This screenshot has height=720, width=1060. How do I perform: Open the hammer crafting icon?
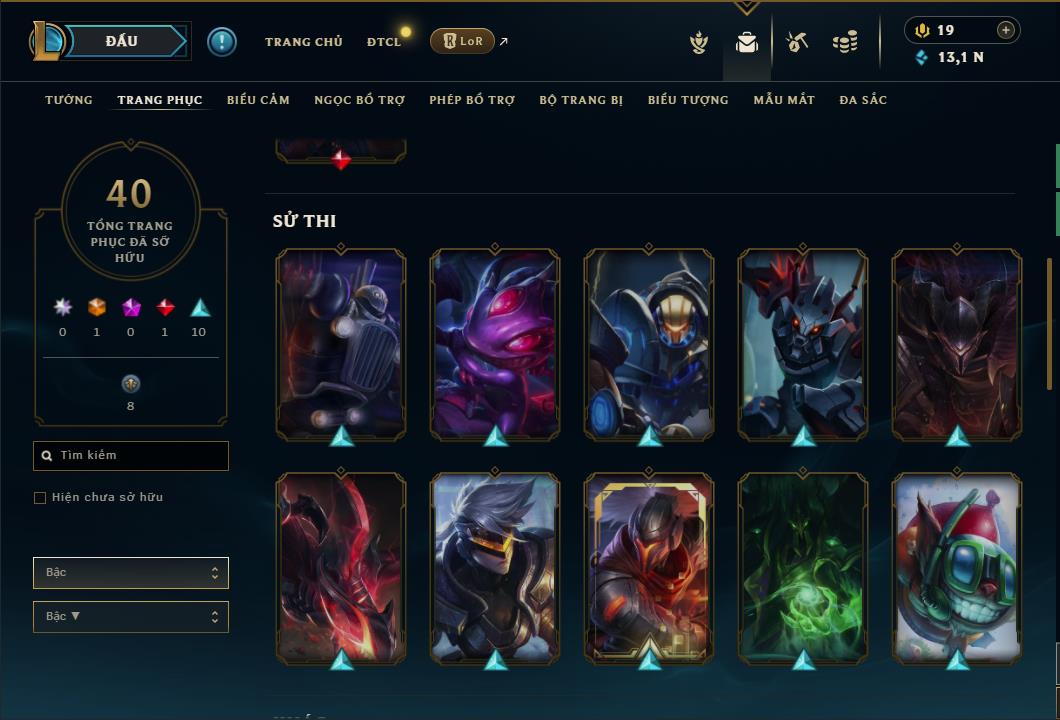click(797, 42)
